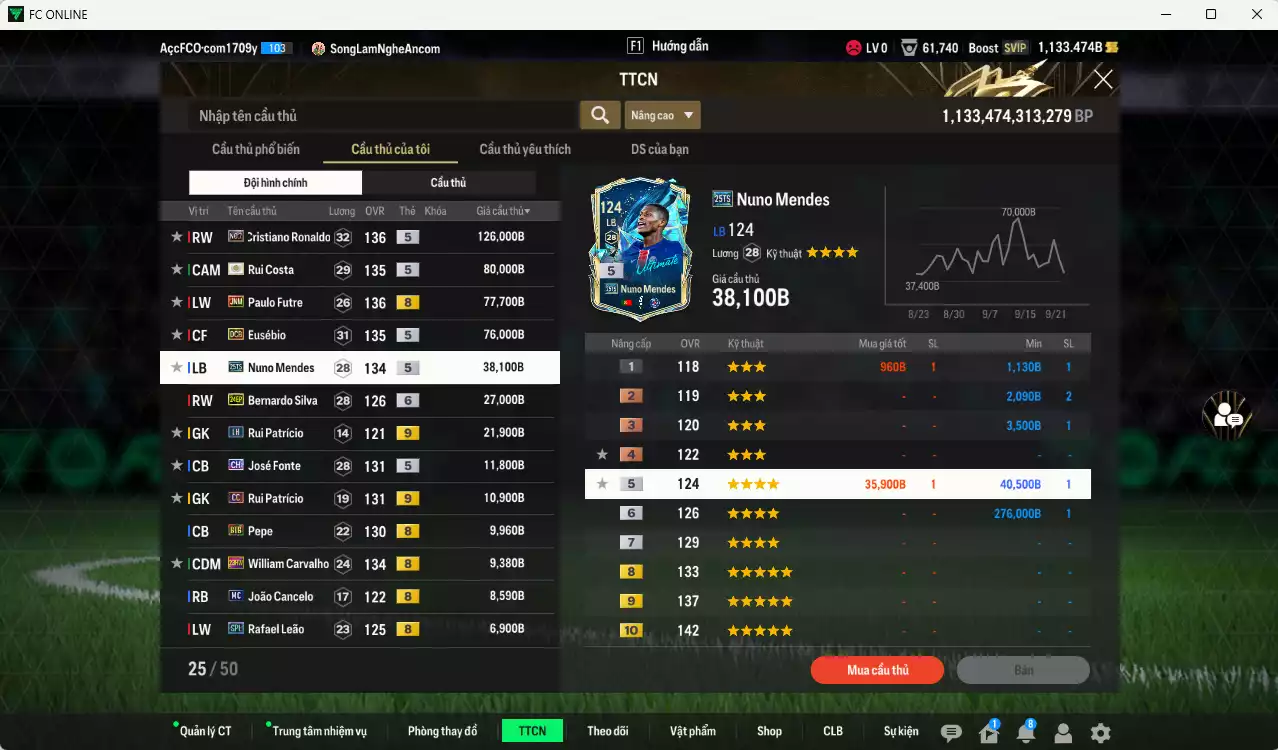The image size is (1278, 750).
Task: Open the Shop menu
Action: pos(769,731)
